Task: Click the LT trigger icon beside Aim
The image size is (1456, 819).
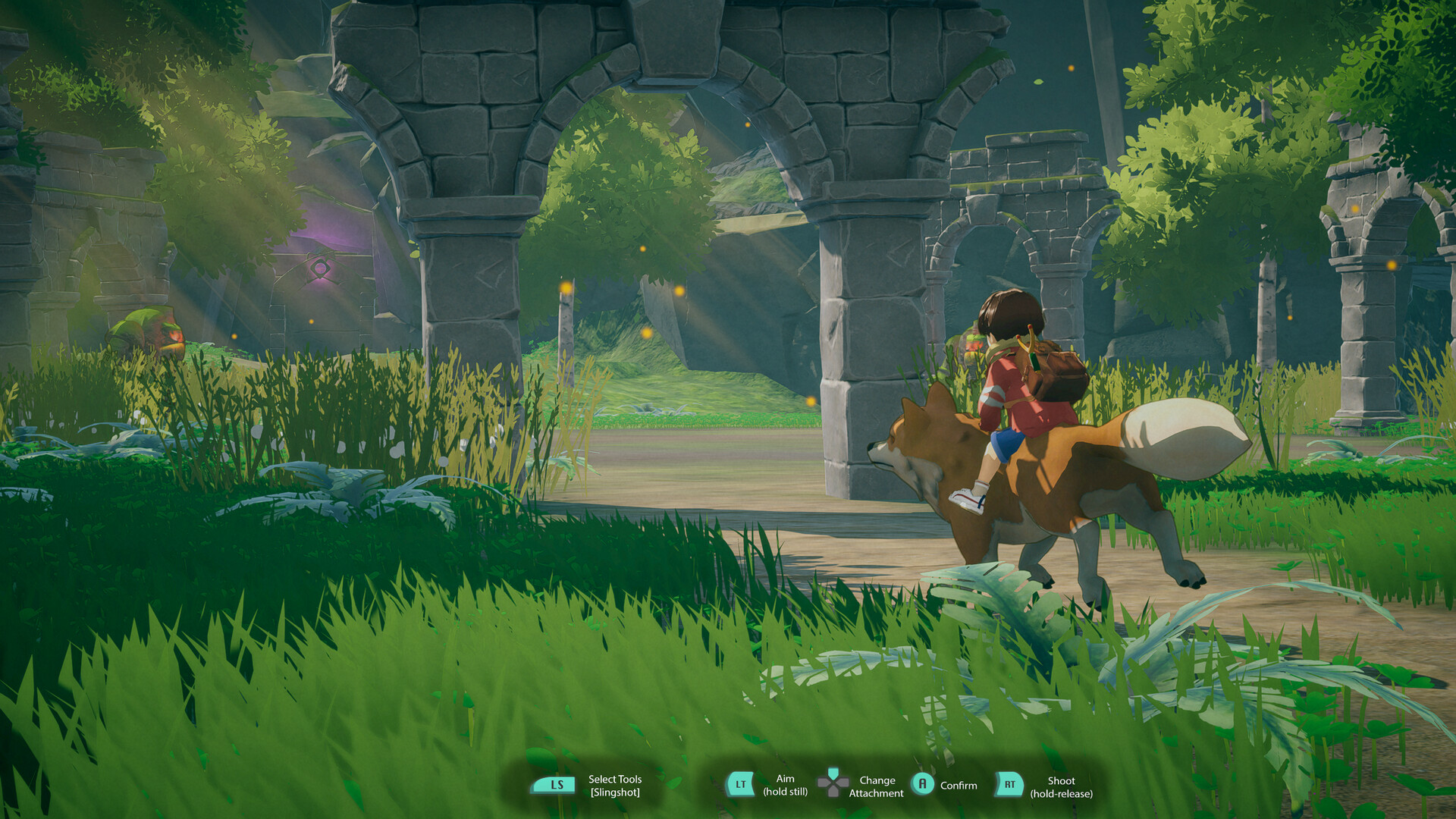Action: (739, 786)
